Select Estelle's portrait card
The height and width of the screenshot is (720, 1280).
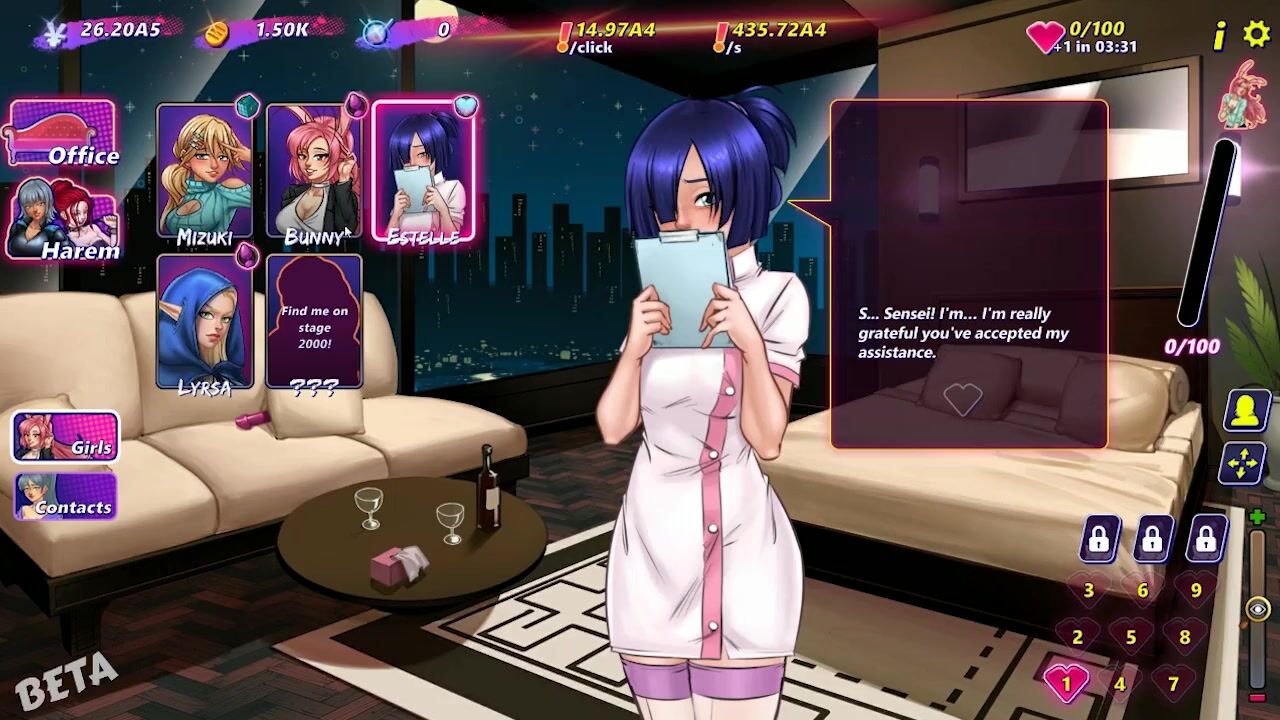coord(422,173)
